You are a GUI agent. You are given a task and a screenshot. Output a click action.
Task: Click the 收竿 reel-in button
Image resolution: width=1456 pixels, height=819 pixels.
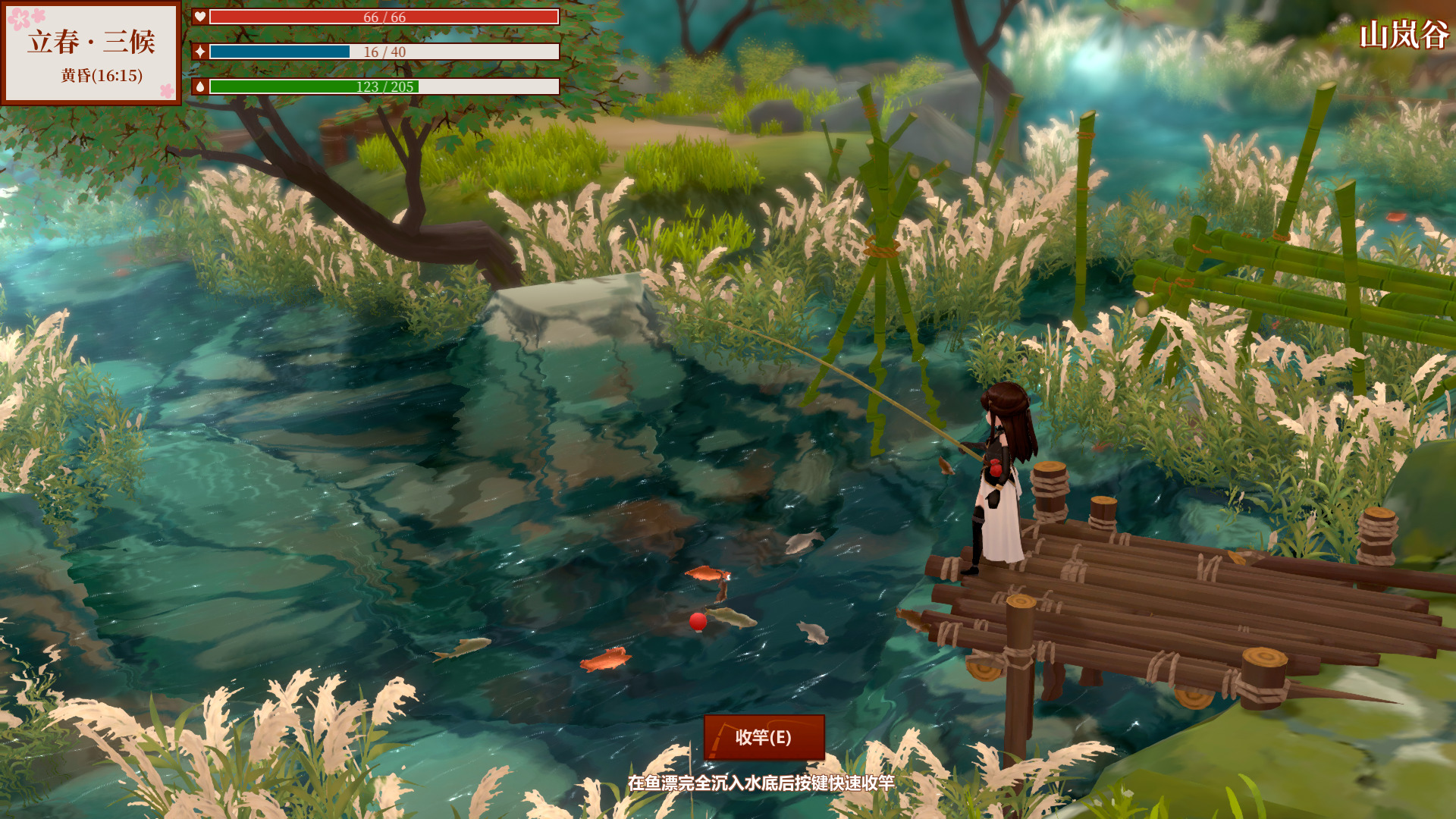point(764,737)
